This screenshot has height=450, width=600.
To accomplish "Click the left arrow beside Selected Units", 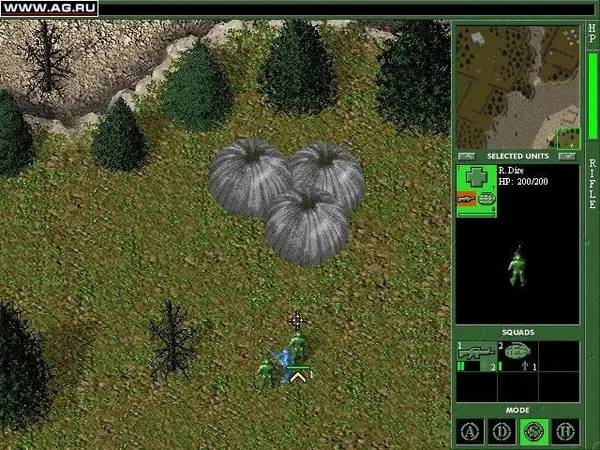I will tap(465, 156).
